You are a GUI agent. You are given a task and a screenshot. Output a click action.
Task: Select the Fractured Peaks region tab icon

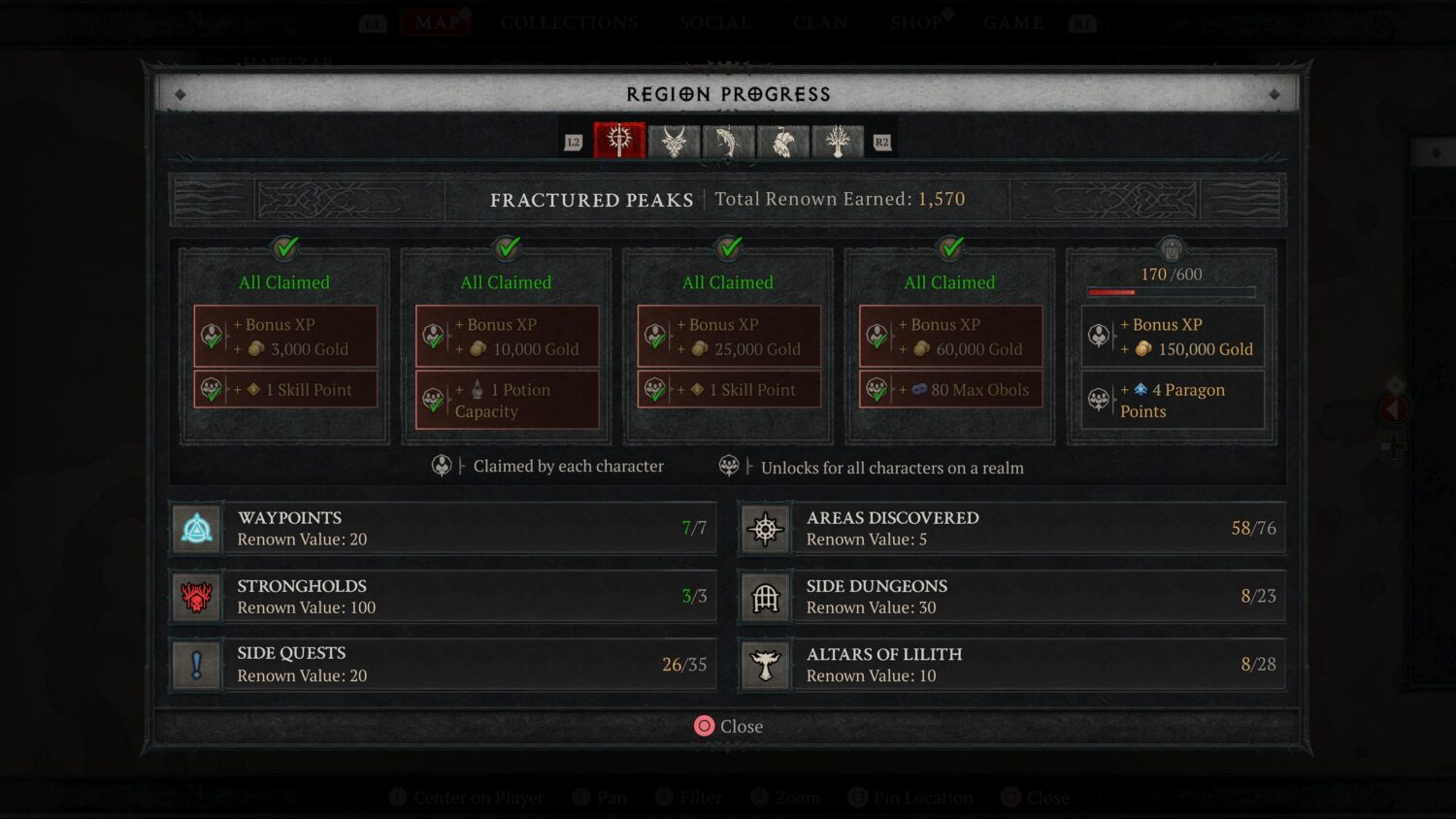click(x=619, y=141)
